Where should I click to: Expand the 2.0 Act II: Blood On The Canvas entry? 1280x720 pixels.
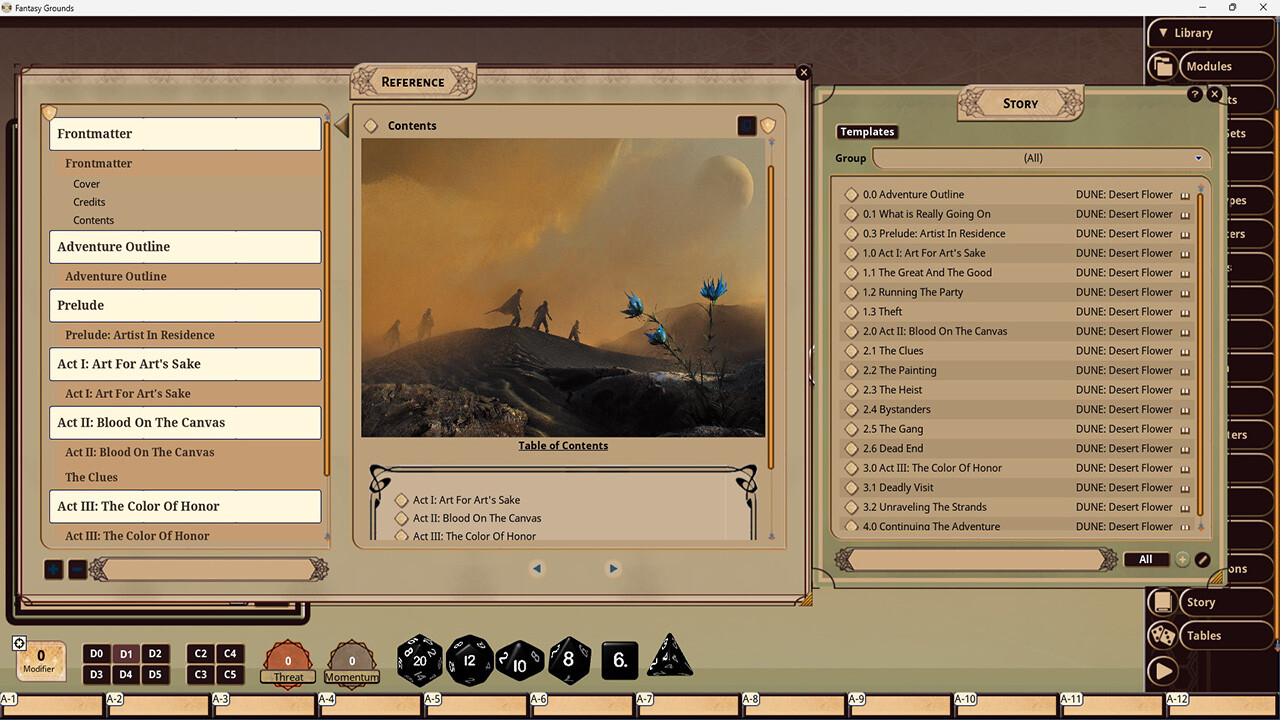click(x=851, y=331)
